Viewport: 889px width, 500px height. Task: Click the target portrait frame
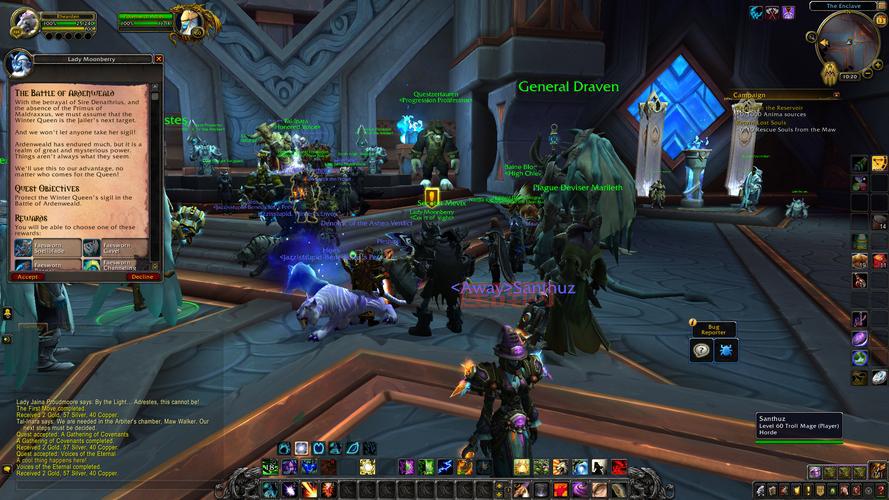pos(185,22)
